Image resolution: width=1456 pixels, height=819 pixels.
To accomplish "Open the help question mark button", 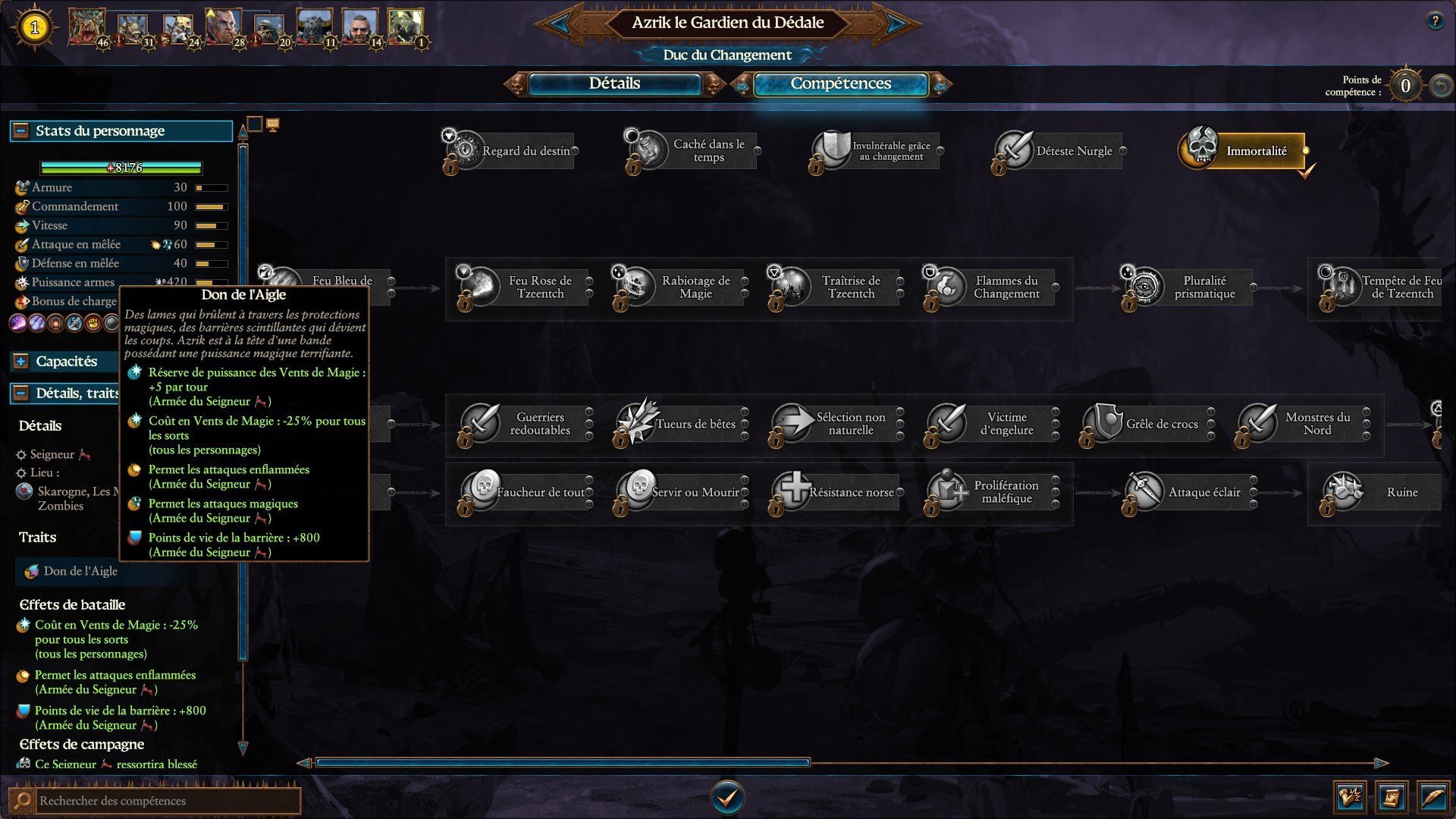I will click(x=1434, y=21).
